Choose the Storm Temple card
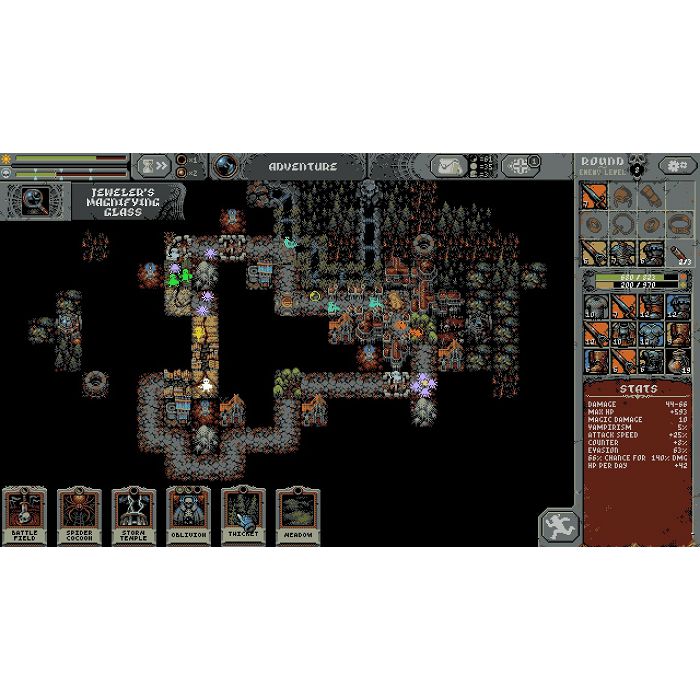The width and height of the screenshot is (700, 700). point(134,515)
